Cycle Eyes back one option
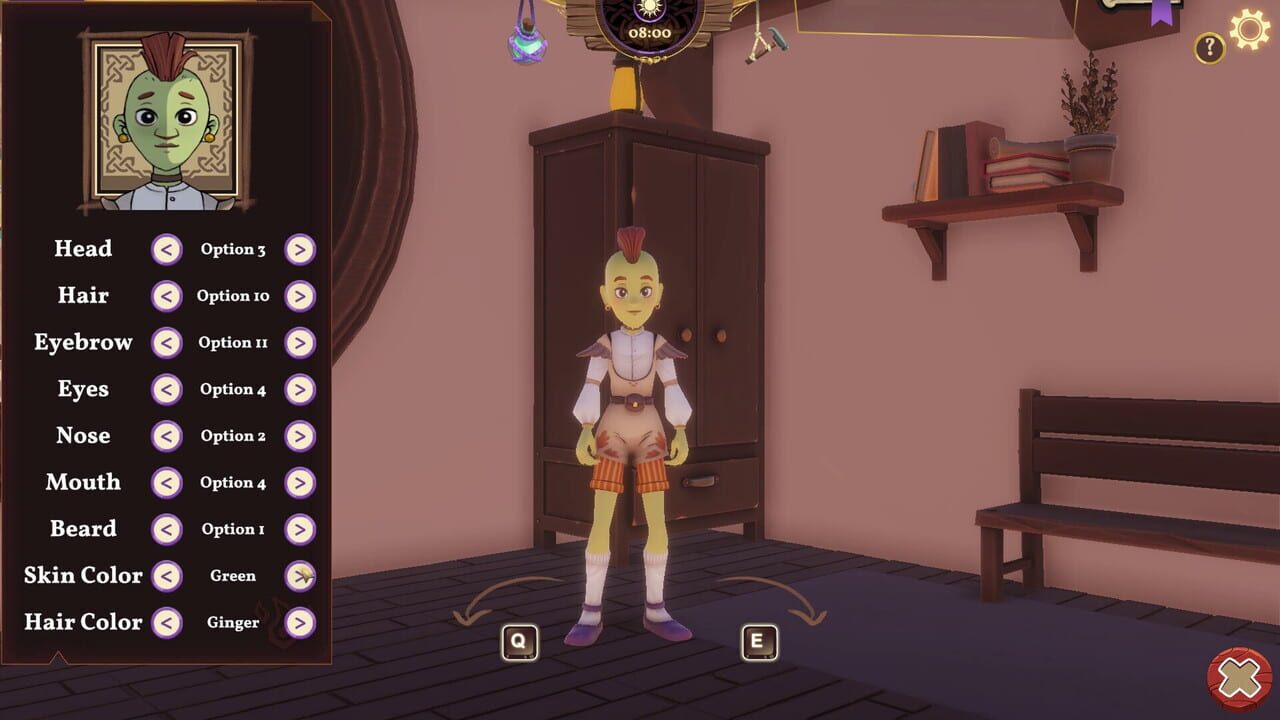The image size is (1280, 720). pyautogui.click(x=166, y=389)
